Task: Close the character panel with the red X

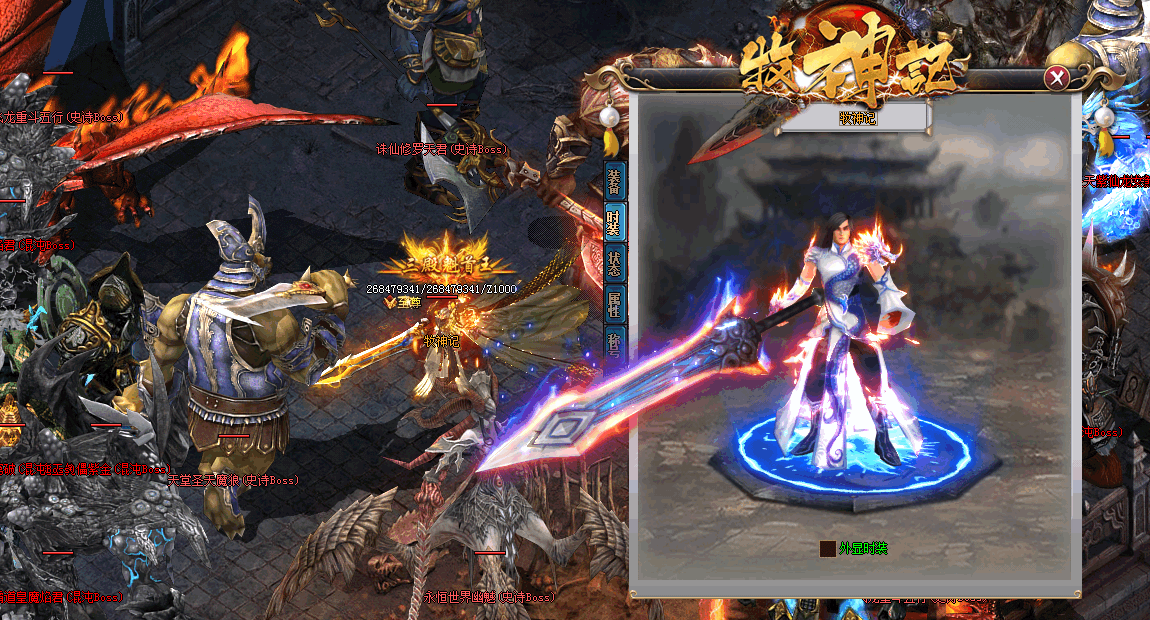Action: (x=1056, y=78)
